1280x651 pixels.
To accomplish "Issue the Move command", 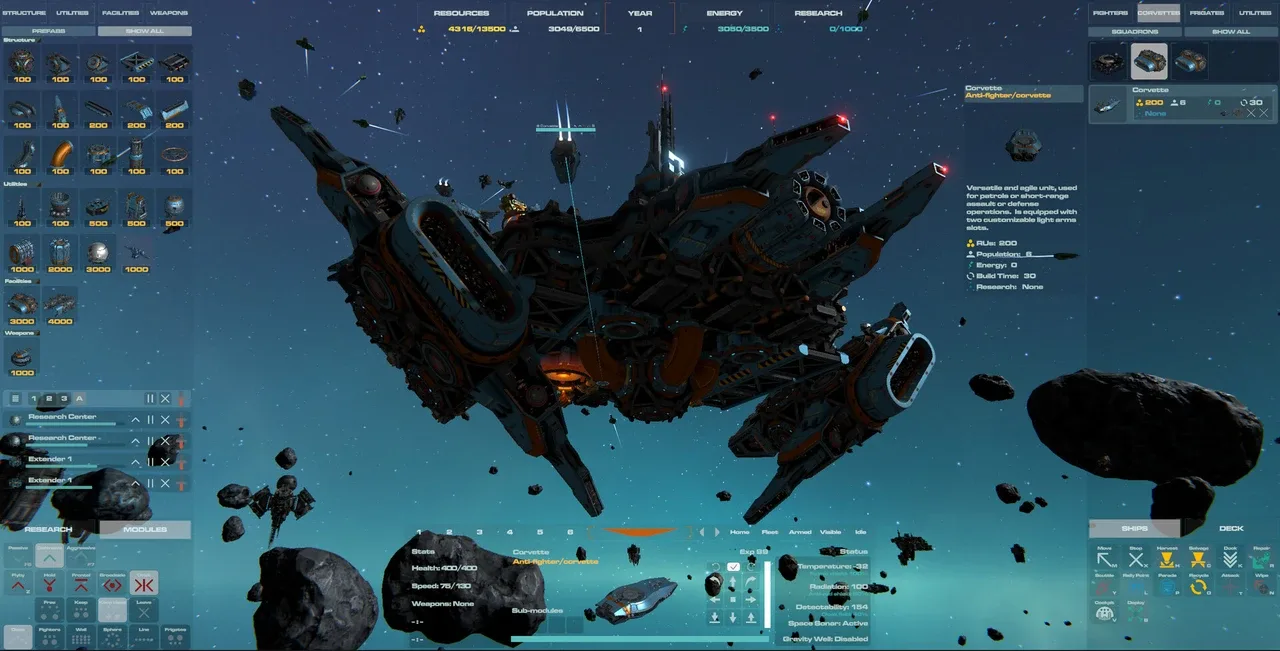I will click(x=1104, y=559).
